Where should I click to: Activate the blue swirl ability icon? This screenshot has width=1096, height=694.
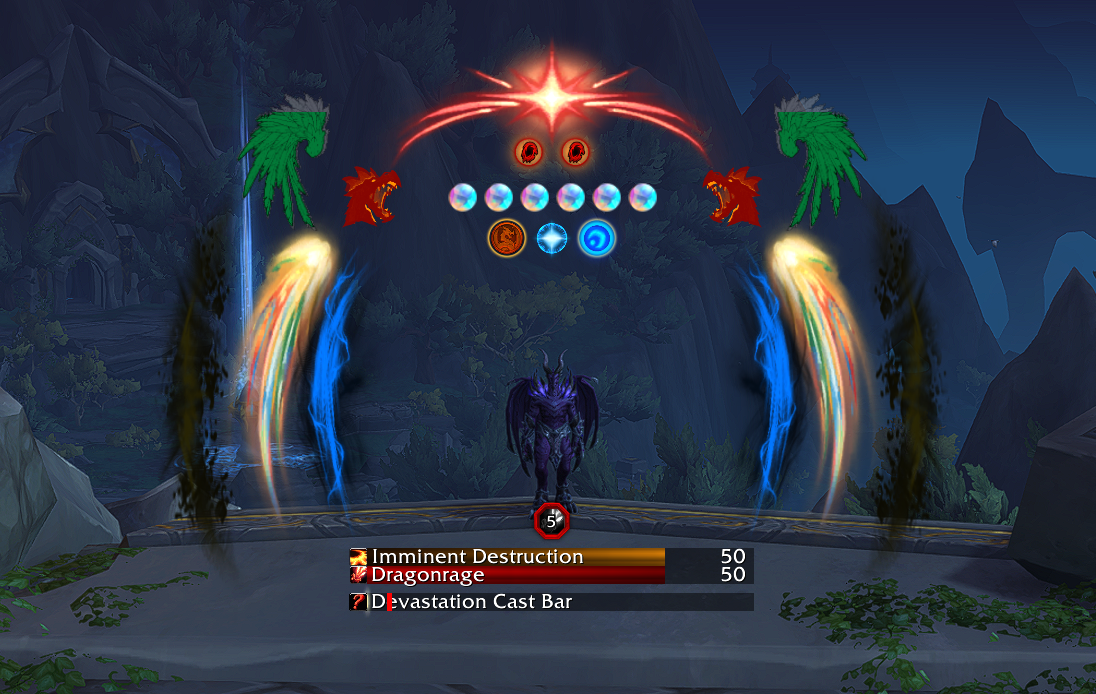click(597, 239)
